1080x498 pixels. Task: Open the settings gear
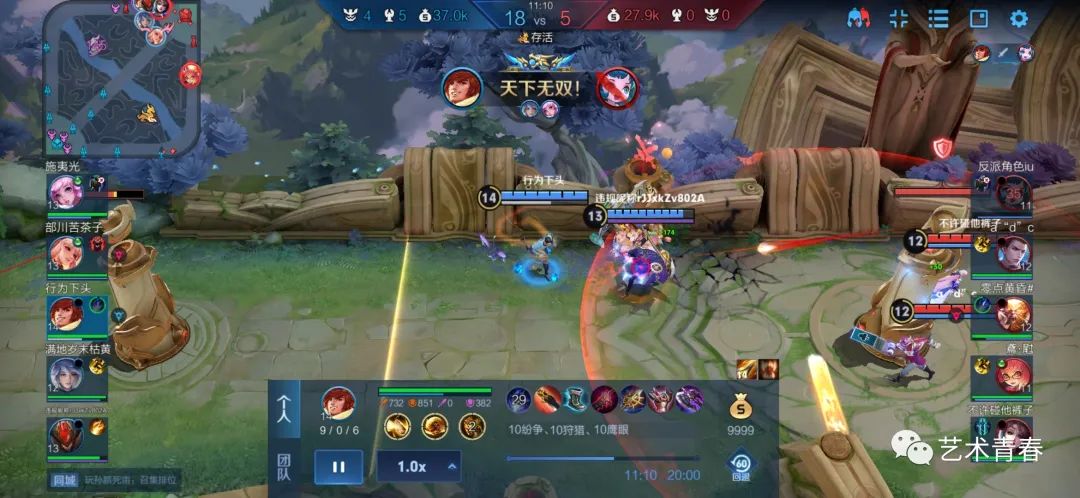[1018, 18]
